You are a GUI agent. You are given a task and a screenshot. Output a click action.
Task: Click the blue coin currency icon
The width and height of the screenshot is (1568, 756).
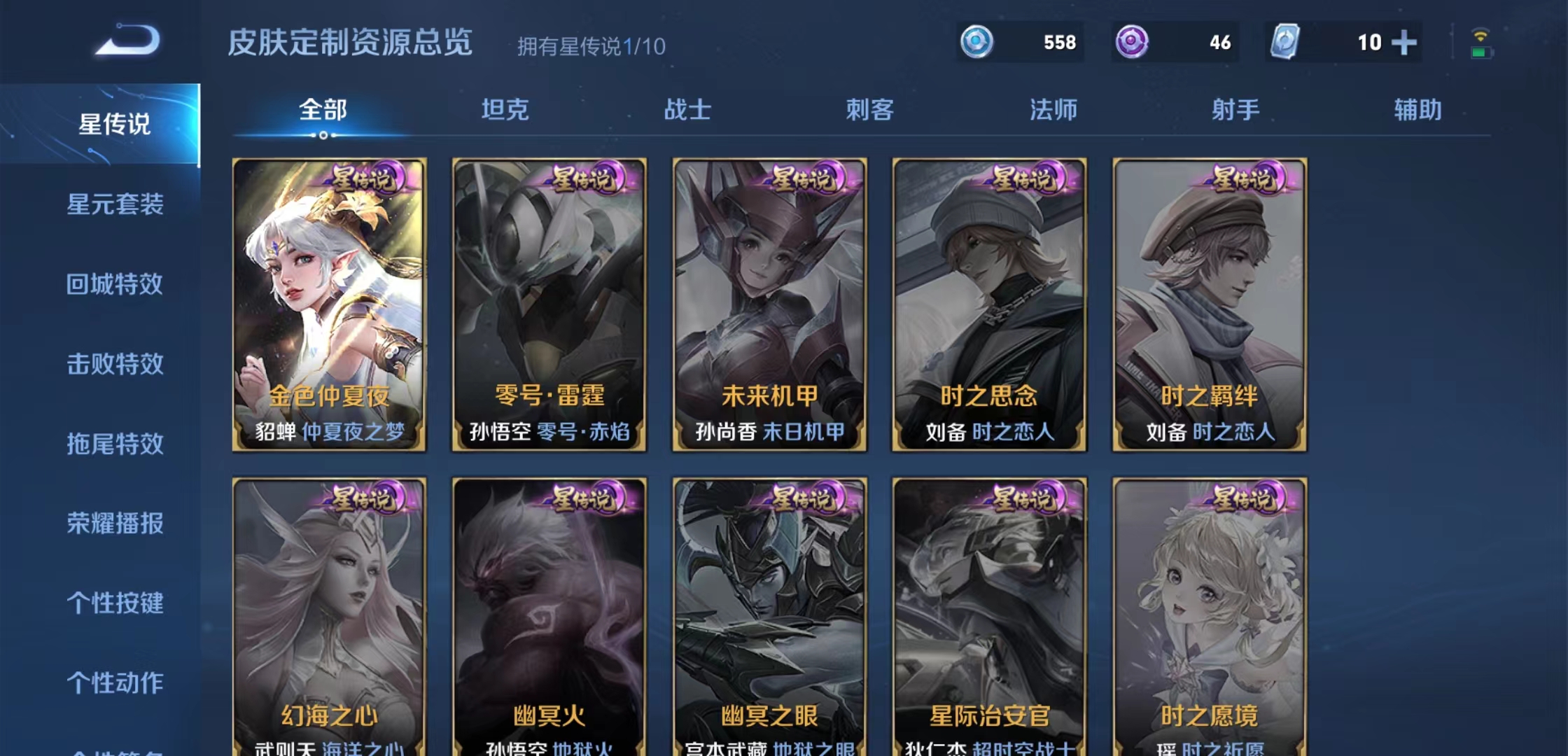coord(978,43)
